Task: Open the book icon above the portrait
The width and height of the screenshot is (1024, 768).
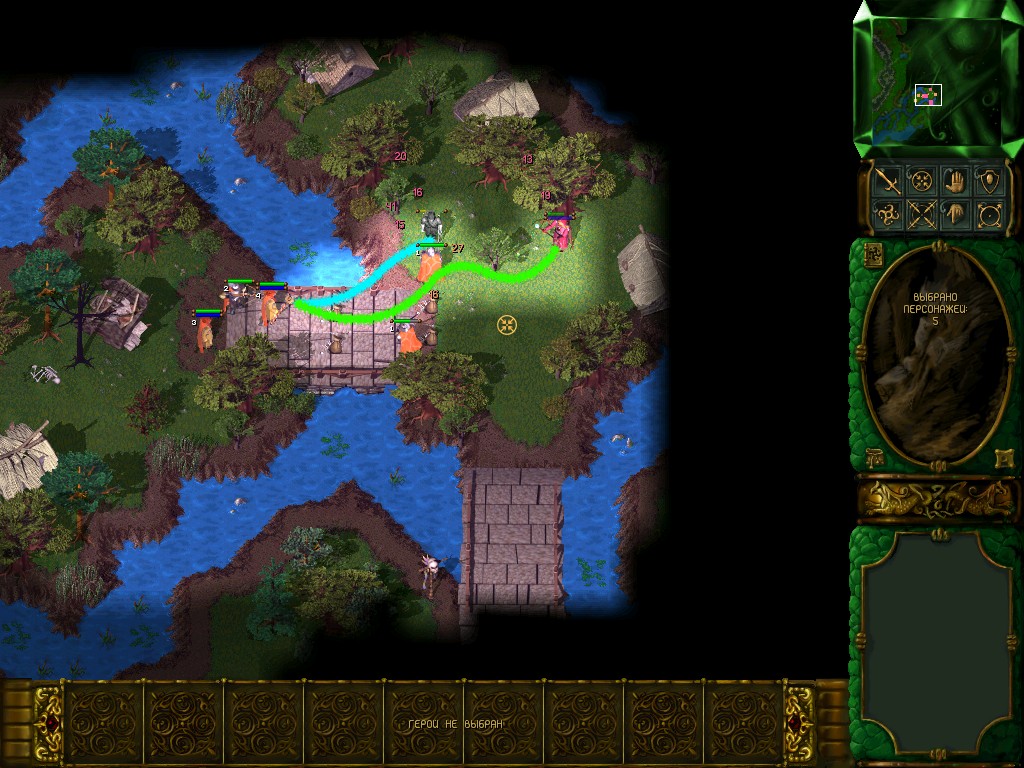Action: tap(872, 254)
